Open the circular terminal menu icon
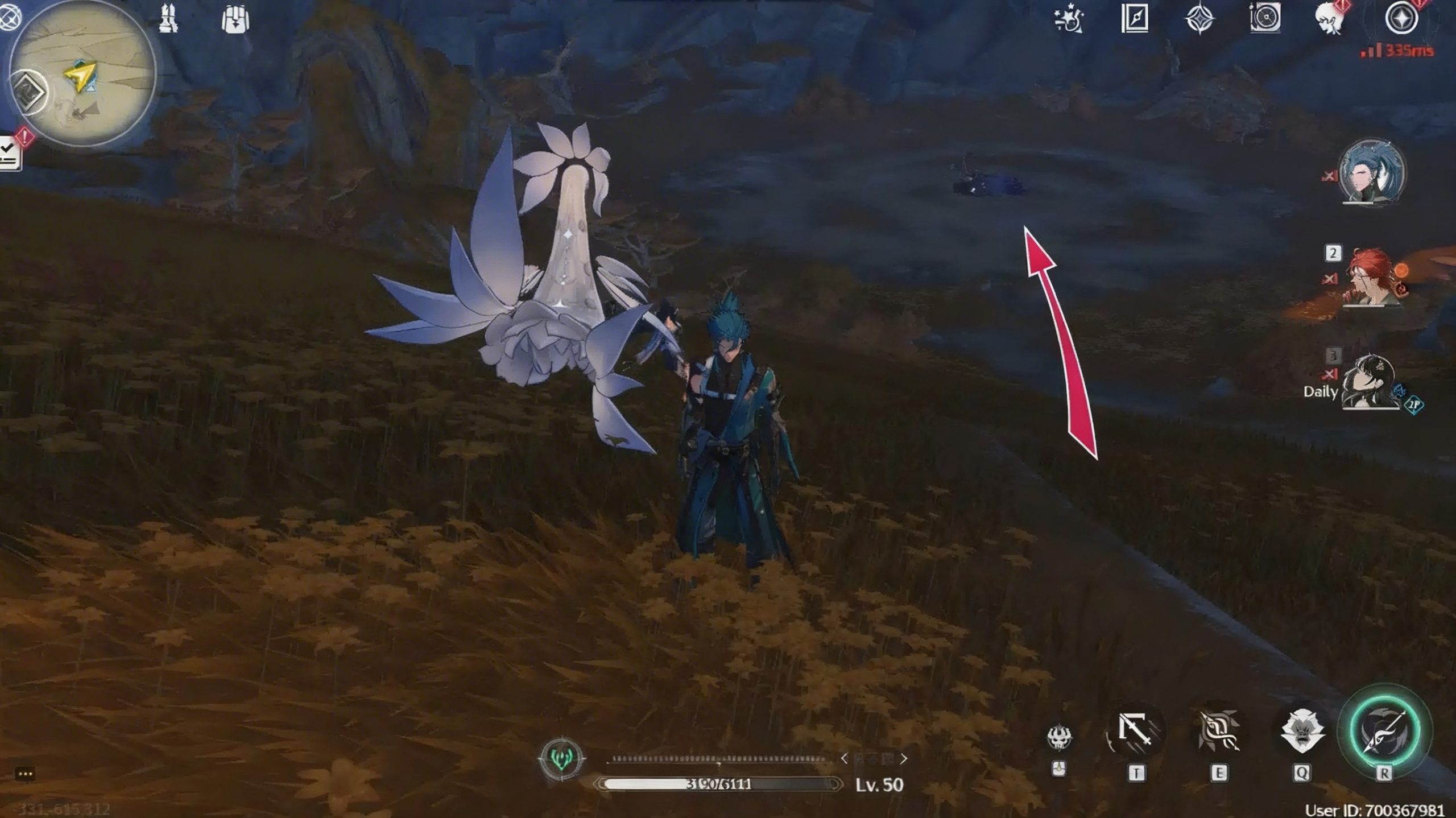 point(1400,18)
